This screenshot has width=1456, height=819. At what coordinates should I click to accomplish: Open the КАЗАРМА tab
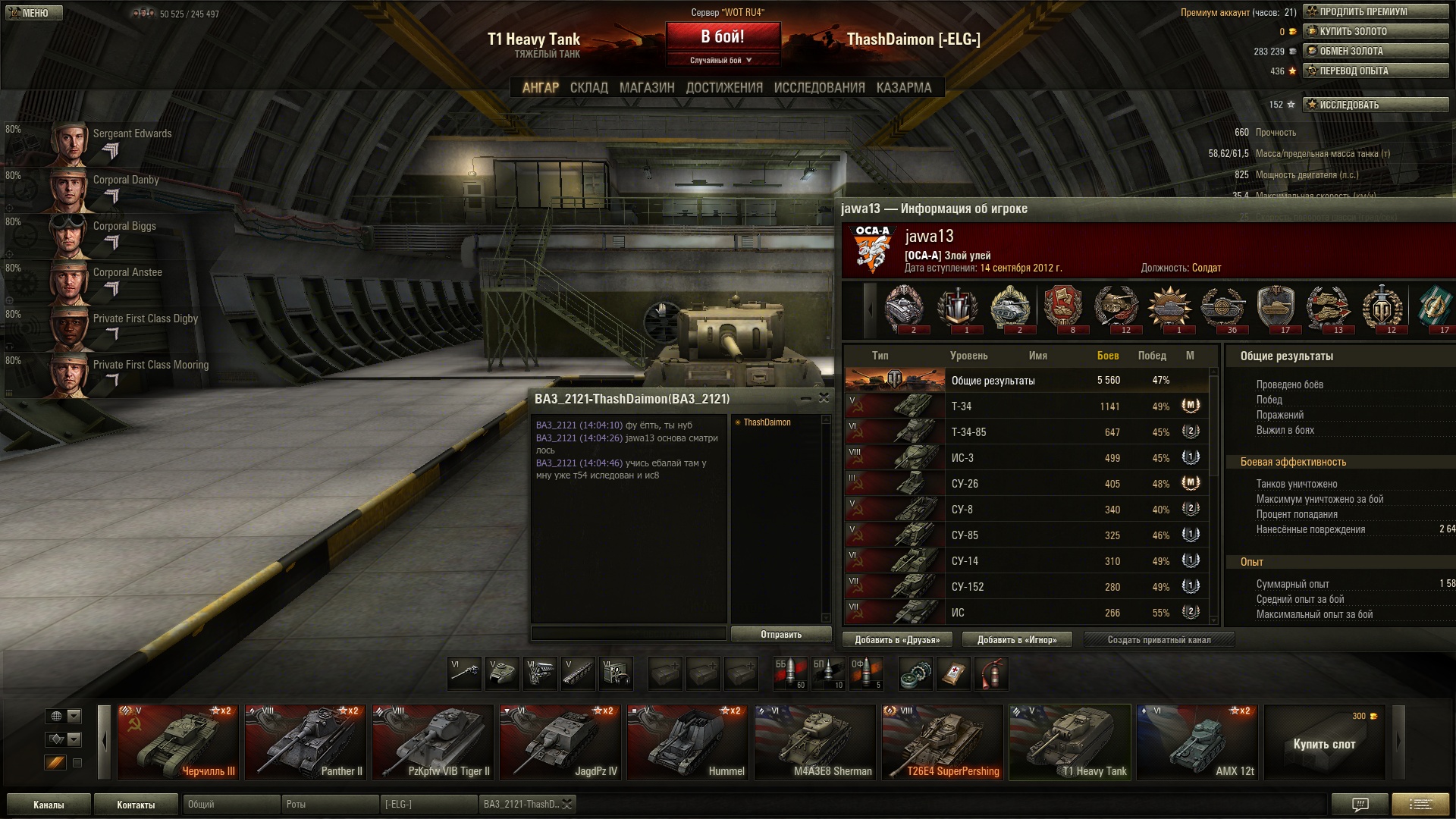click(x=903, y=88)
